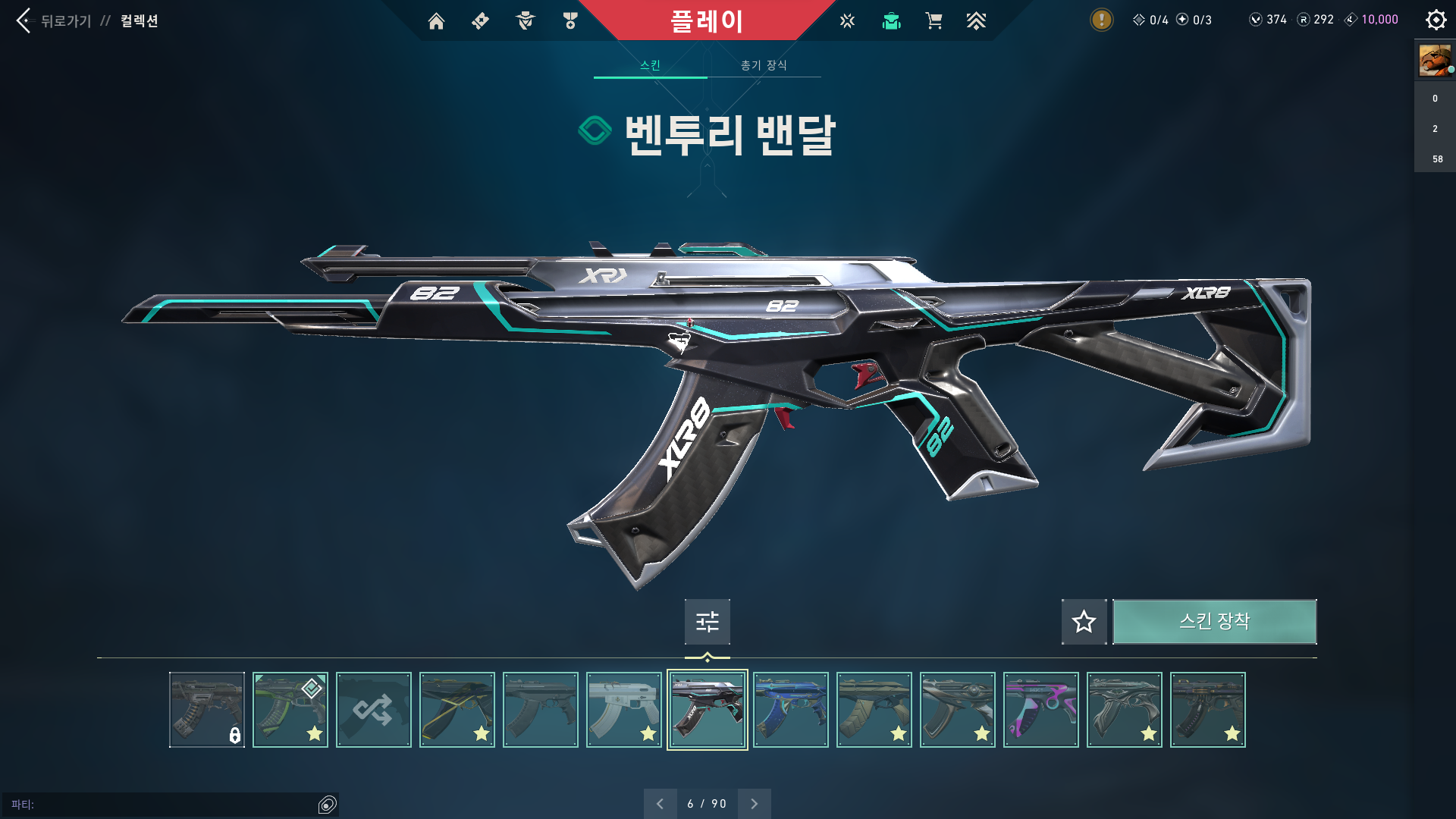
Task: Go to the previous skin page
Action: (x=660, y=804)
